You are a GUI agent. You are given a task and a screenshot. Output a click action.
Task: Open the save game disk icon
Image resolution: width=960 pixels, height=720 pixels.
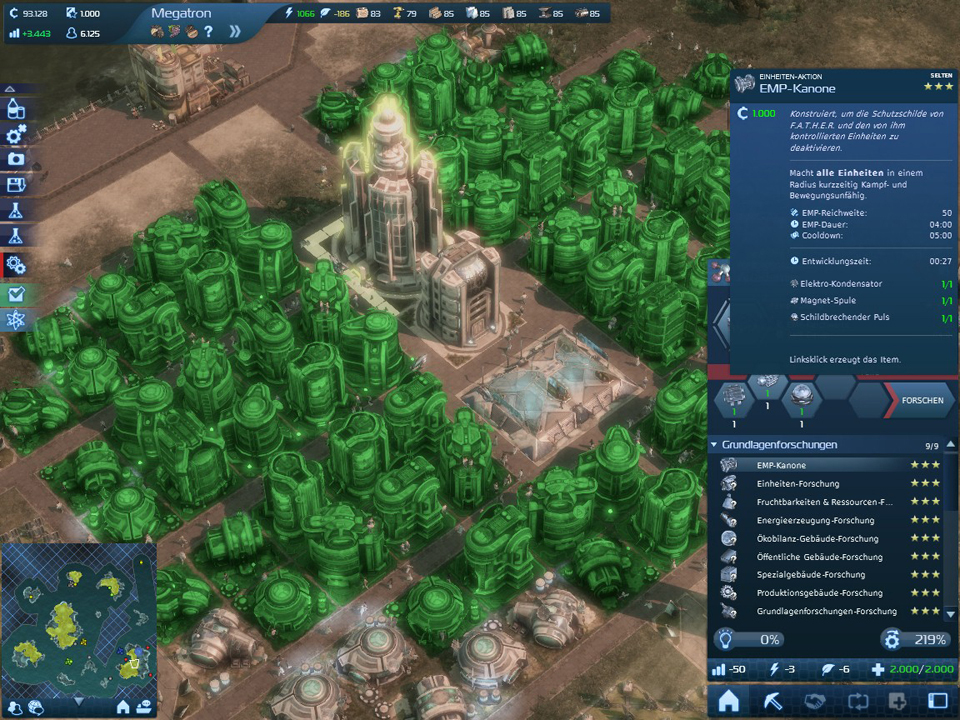point(15,185)
